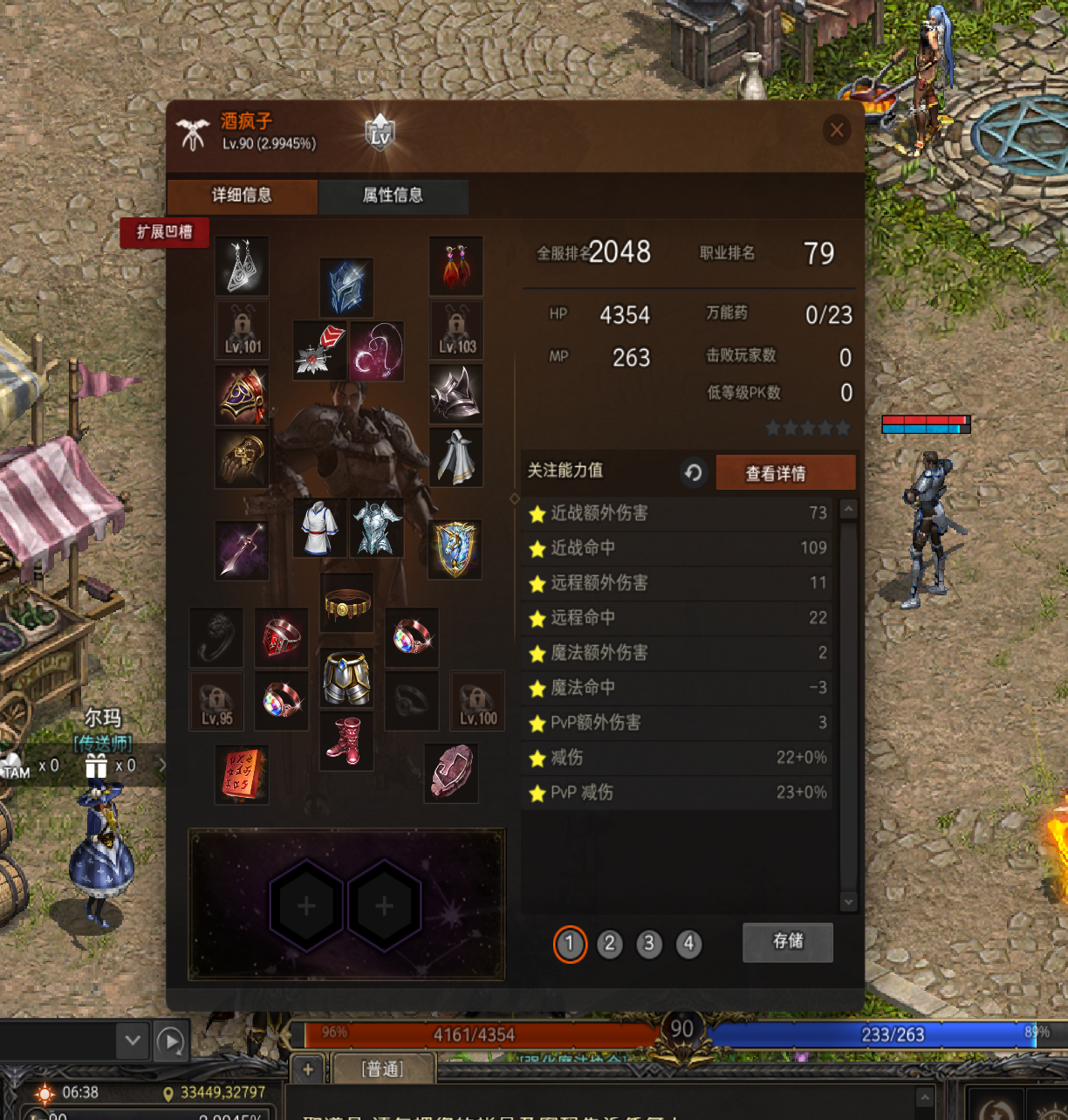
Task: Choose preset number 2
Action: (x=610, y=944)
